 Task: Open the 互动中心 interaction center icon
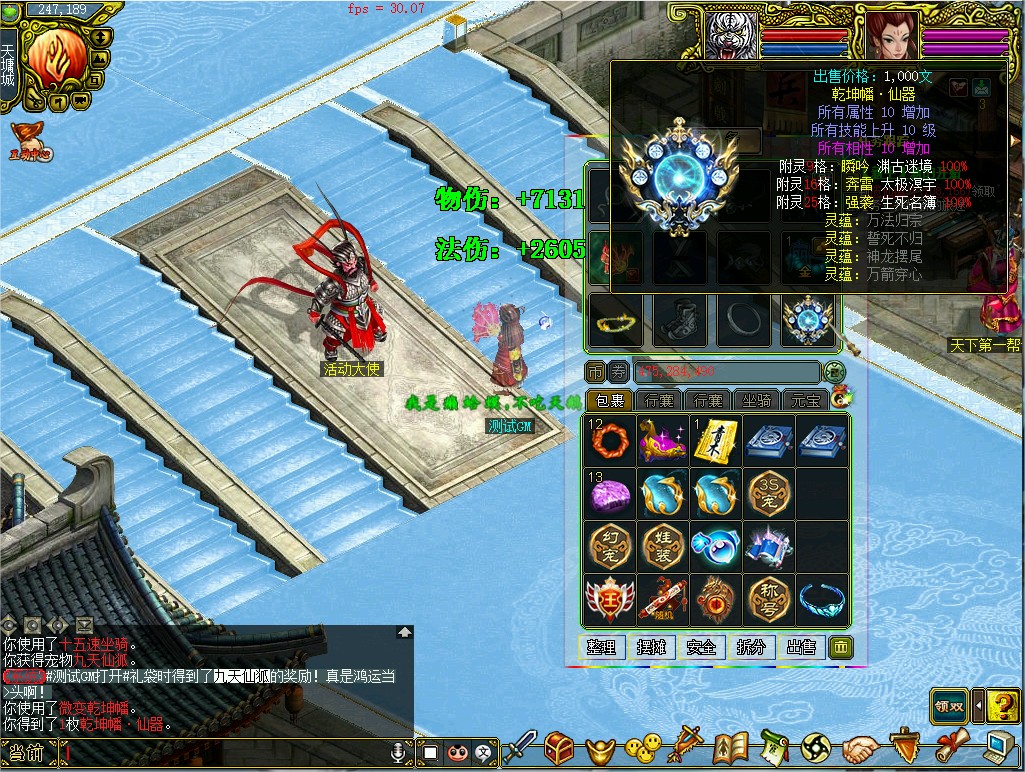pos(32,142)
